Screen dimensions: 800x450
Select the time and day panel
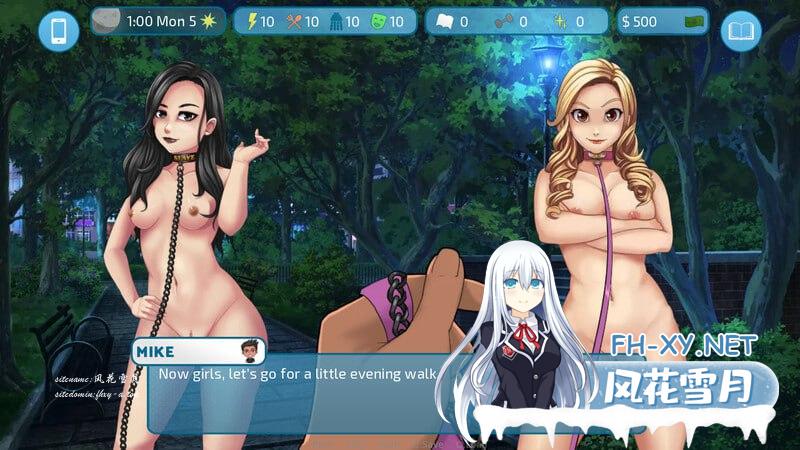[159, 21]
